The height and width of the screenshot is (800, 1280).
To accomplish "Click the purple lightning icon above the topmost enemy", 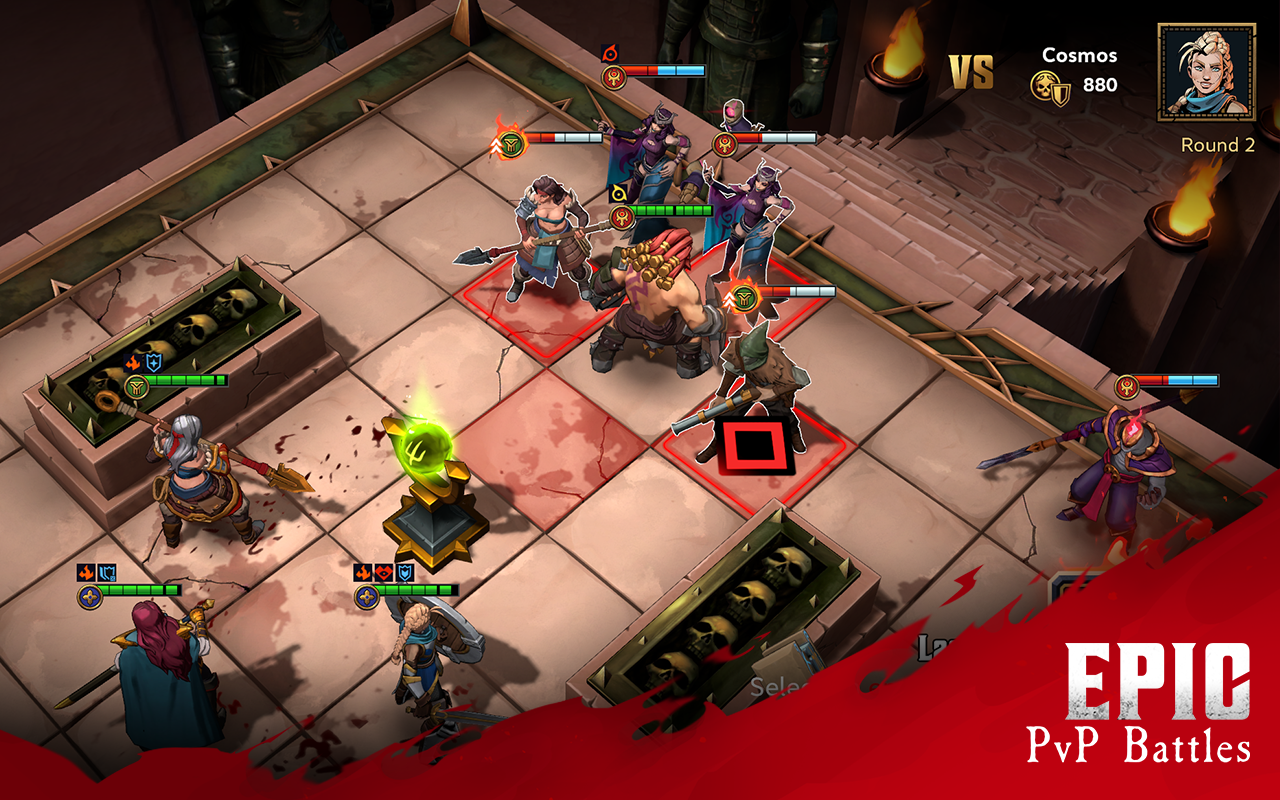I will tap(610, 52).
